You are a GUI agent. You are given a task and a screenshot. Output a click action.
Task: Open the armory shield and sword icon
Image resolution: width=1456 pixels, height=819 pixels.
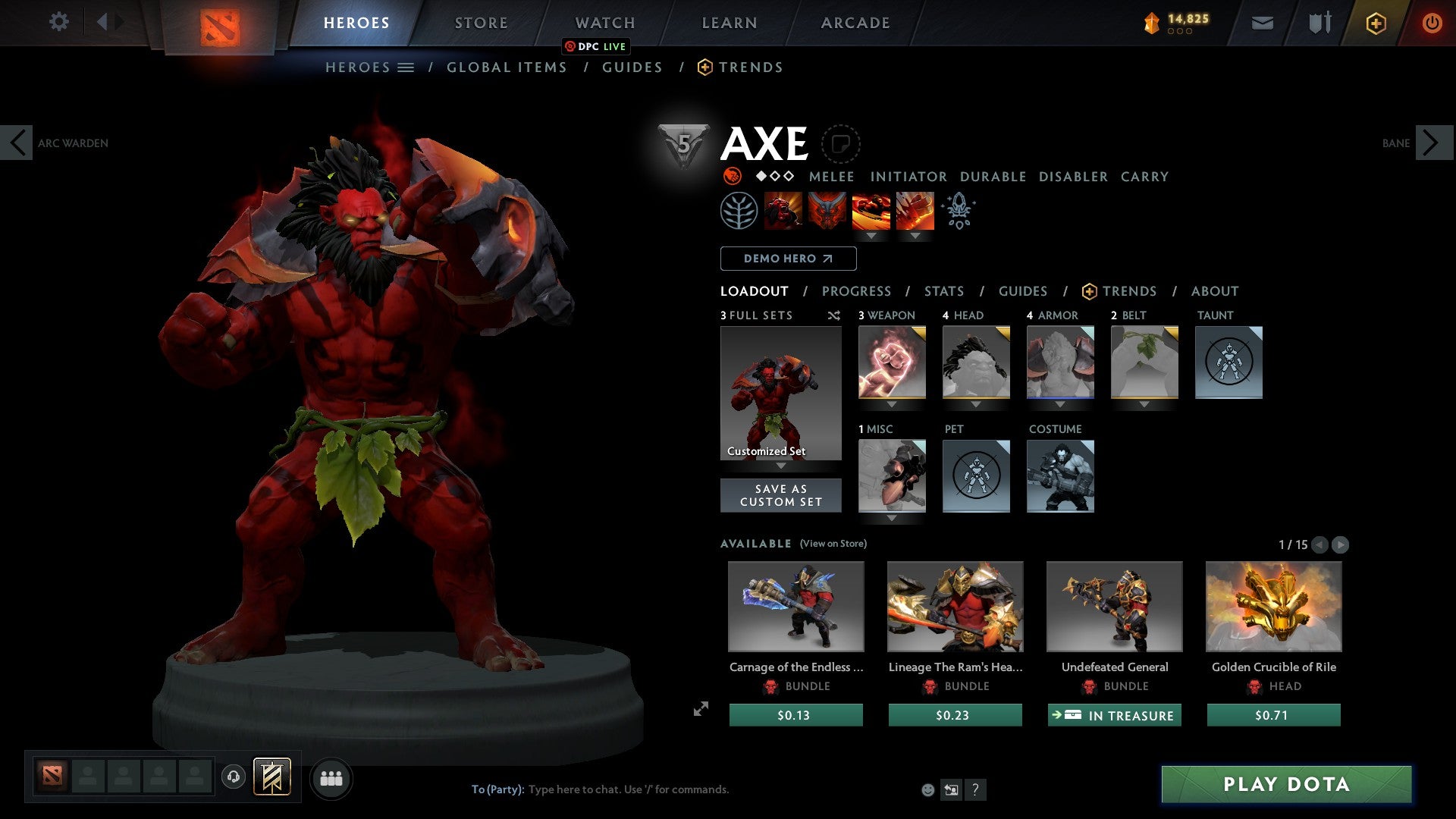(x=1319, y=22)
